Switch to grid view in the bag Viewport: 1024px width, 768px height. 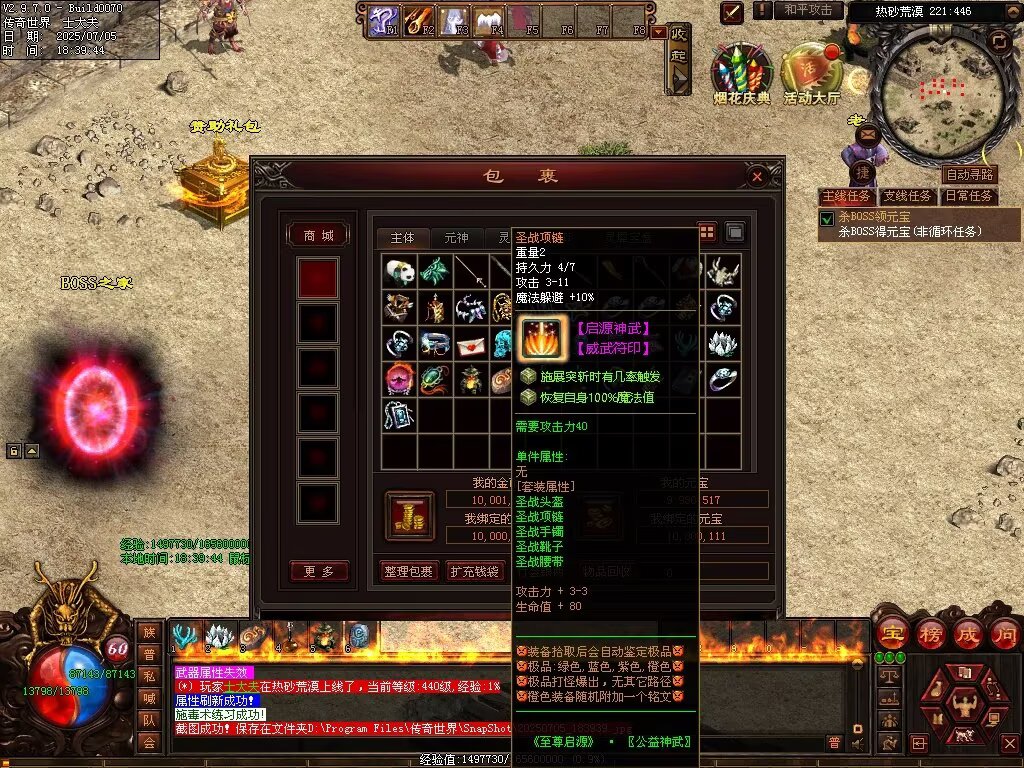707,233
